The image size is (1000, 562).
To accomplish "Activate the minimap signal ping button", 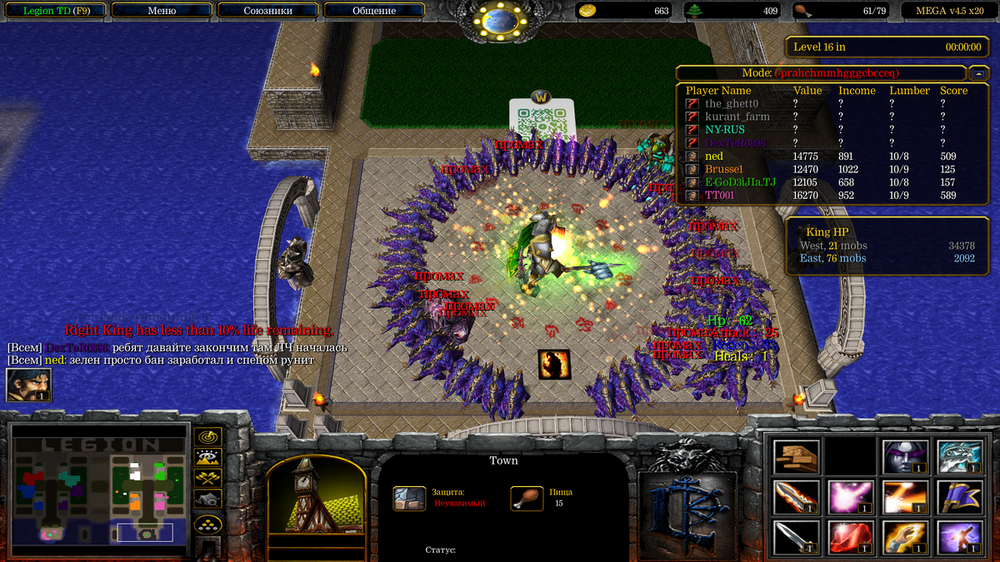I will [208, 437].
